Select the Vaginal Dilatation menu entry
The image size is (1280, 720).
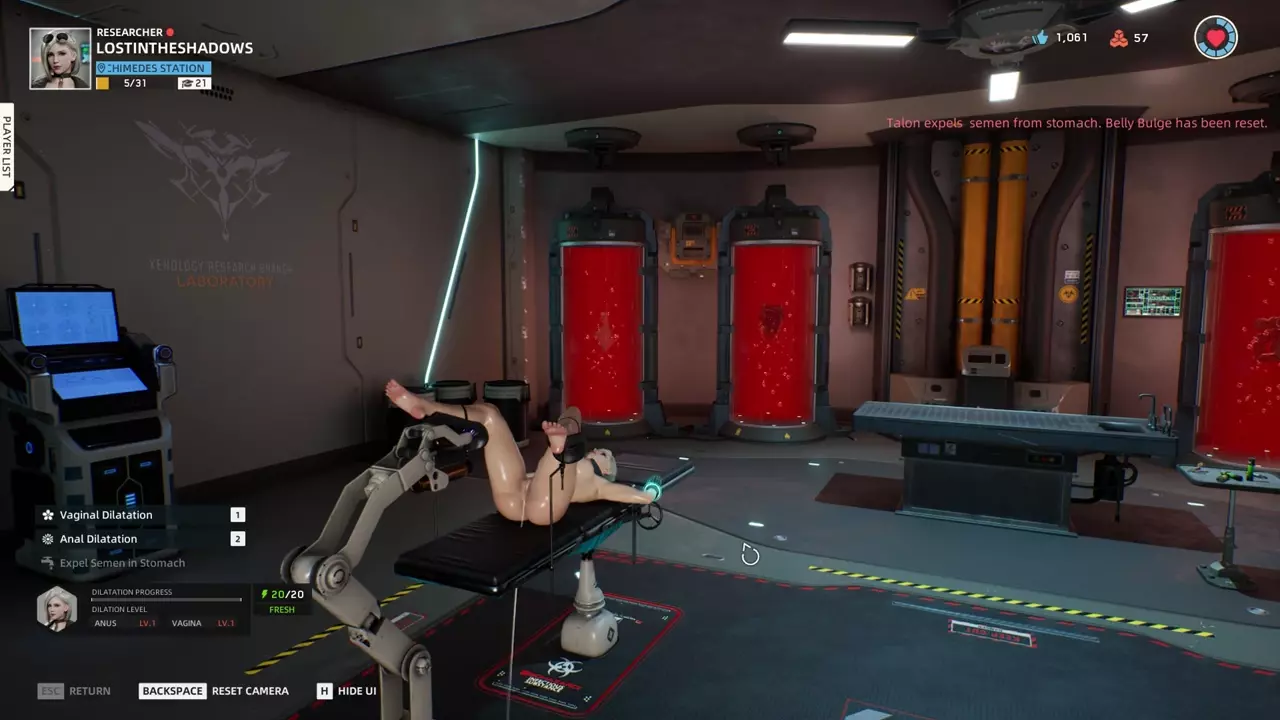pos(106,515)
